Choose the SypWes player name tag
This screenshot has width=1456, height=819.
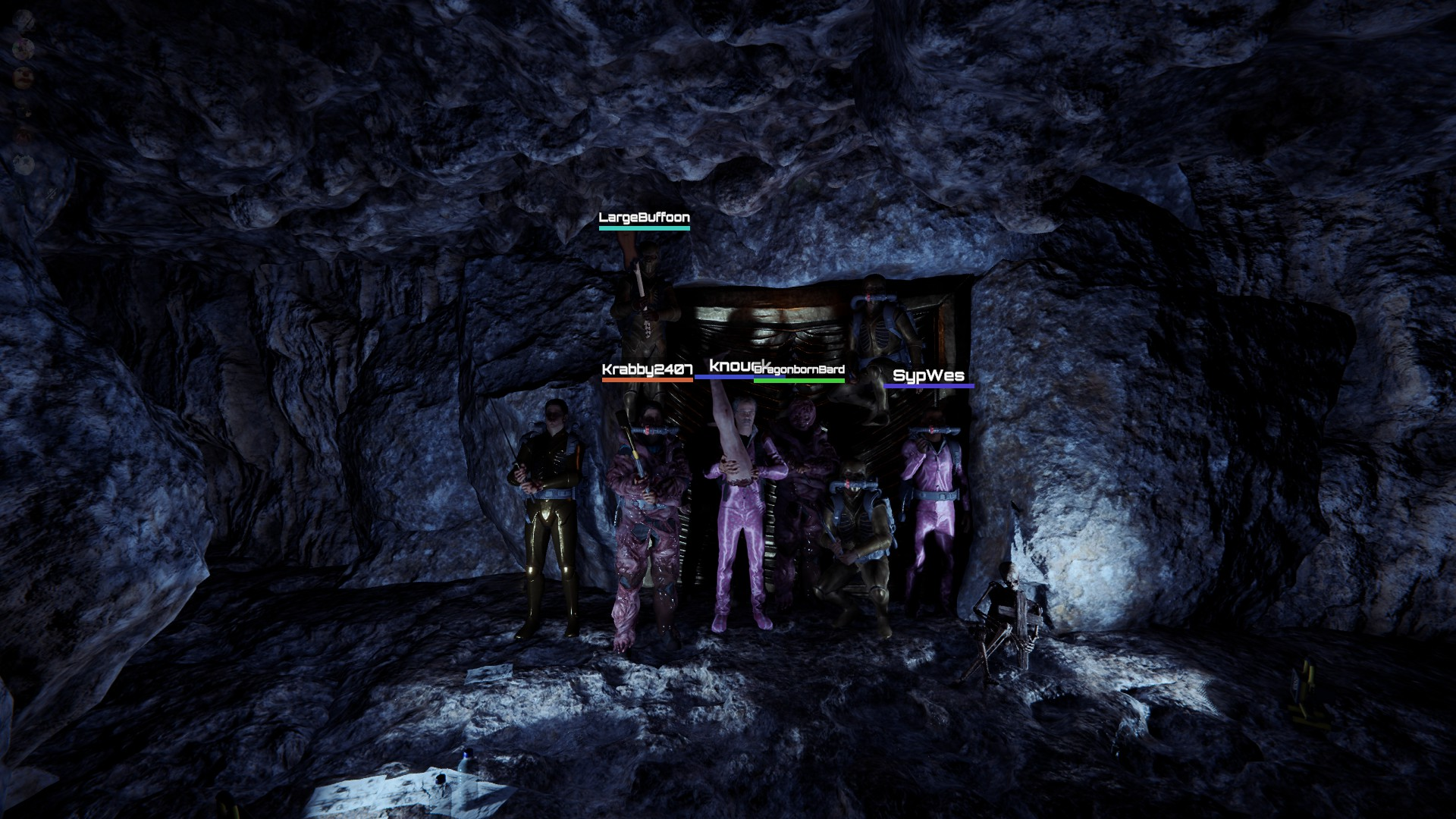(928, 375)
